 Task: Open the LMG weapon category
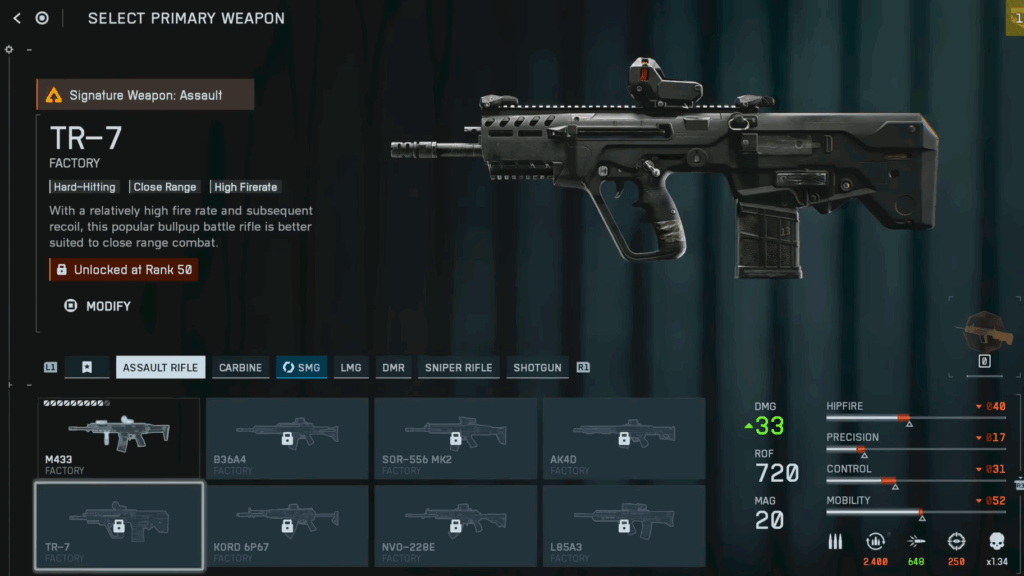pos(351,368)
